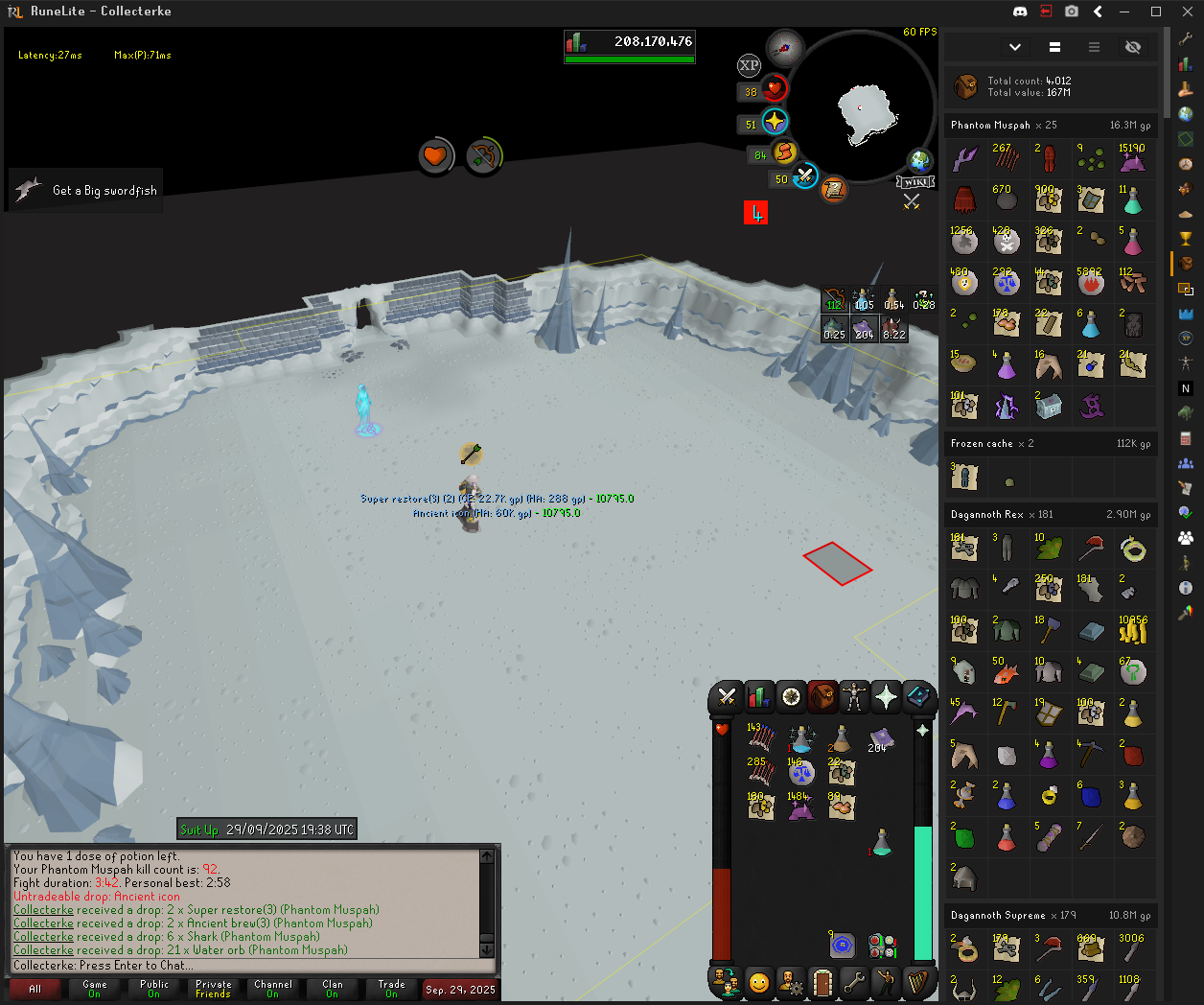
Task: Click the compass to face north
Action: (785, 47)
